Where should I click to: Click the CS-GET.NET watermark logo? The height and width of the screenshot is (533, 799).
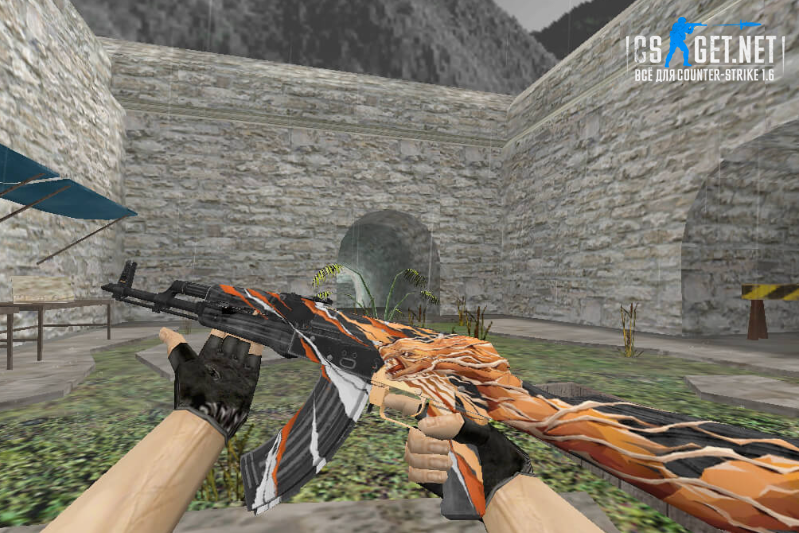705,50
